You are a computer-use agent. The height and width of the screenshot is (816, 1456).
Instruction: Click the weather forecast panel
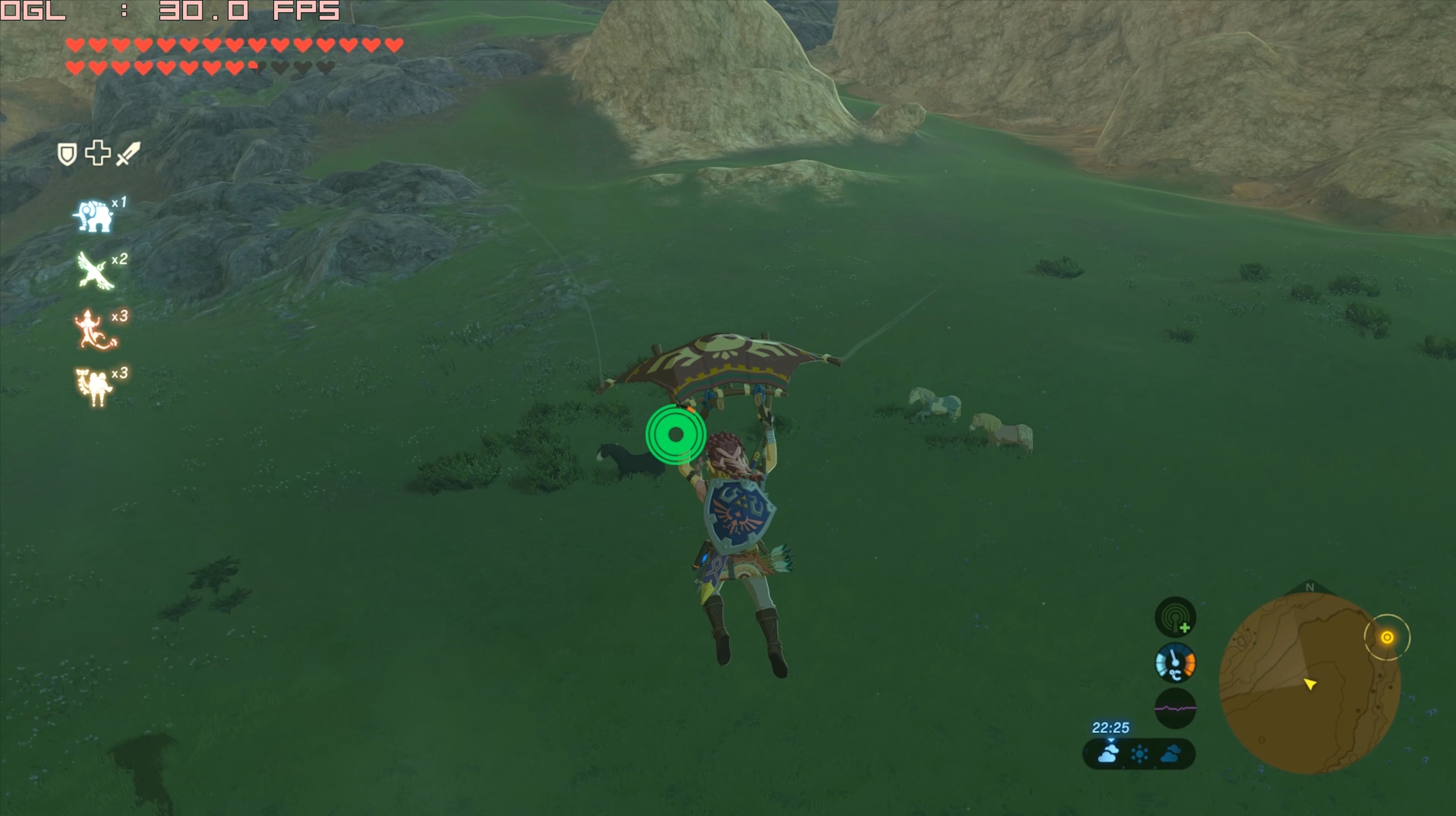point(1138,755)
